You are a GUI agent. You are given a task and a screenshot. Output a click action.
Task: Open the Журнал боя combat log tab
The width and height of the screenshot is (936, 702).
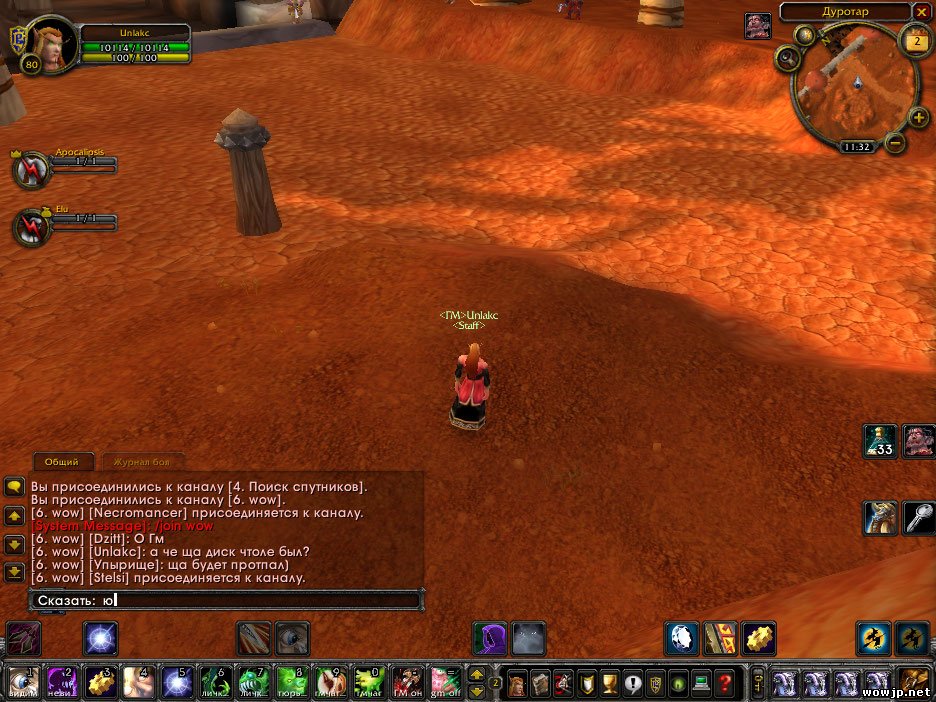pos(147,462)
